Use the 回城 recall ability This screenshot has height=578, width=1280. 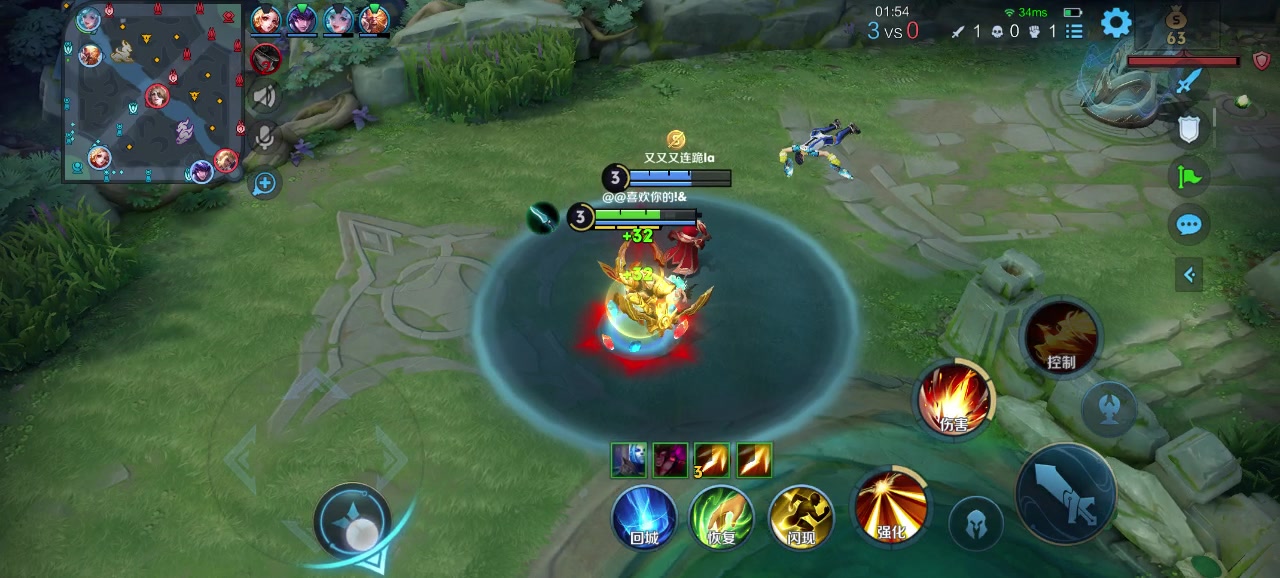point(644,517)
